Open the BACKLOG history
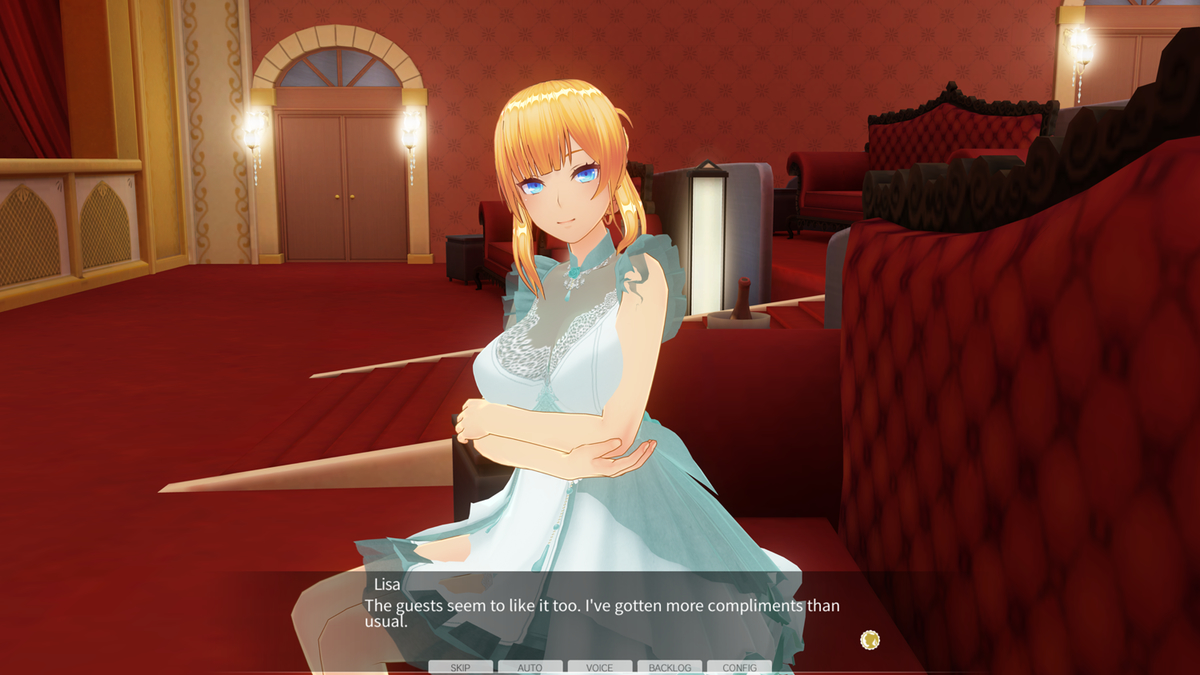The height and width of the screenshot is (675, 1200). point(669,667)
